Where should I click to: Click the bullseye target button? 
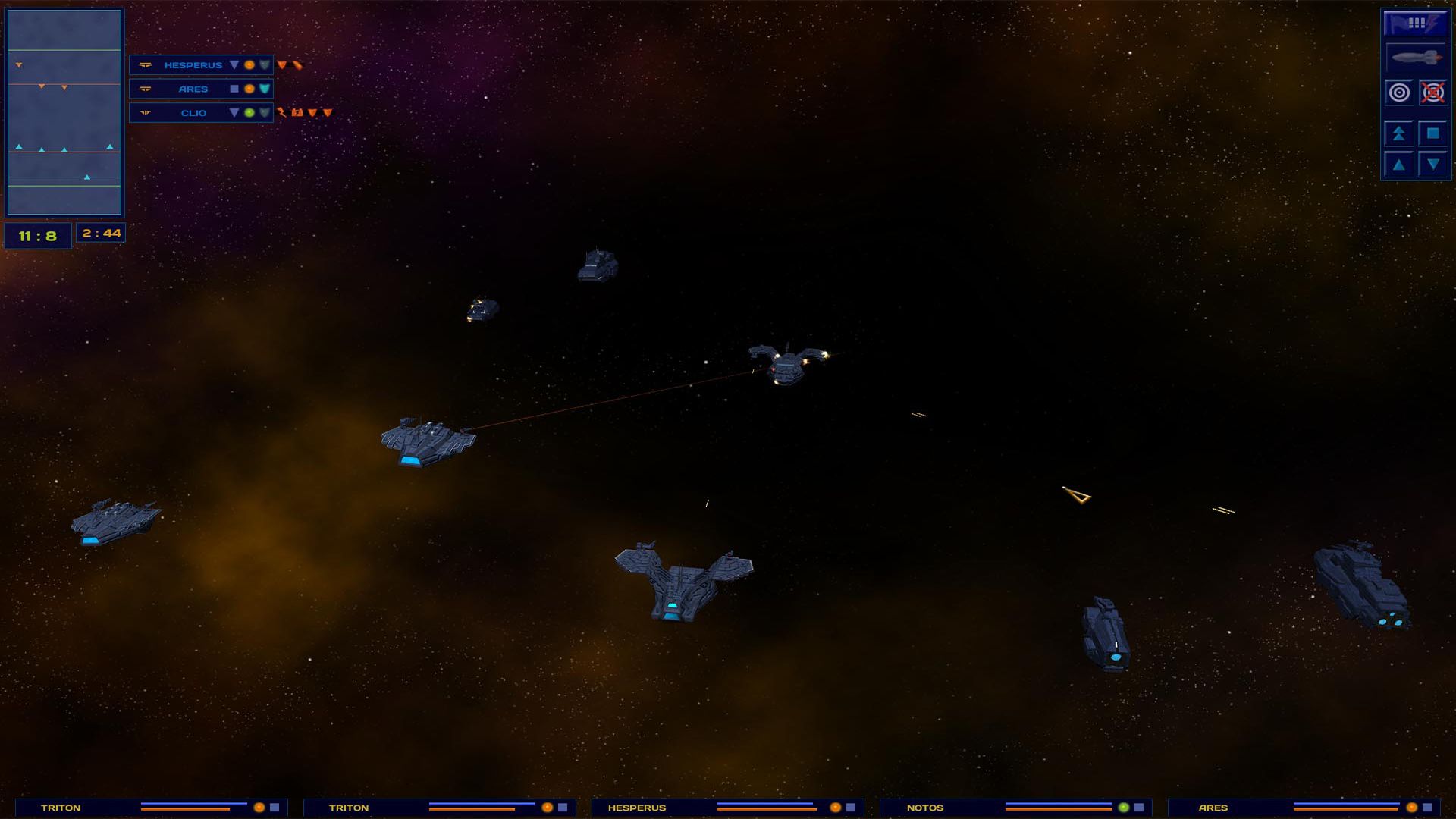click(1399, 93)
